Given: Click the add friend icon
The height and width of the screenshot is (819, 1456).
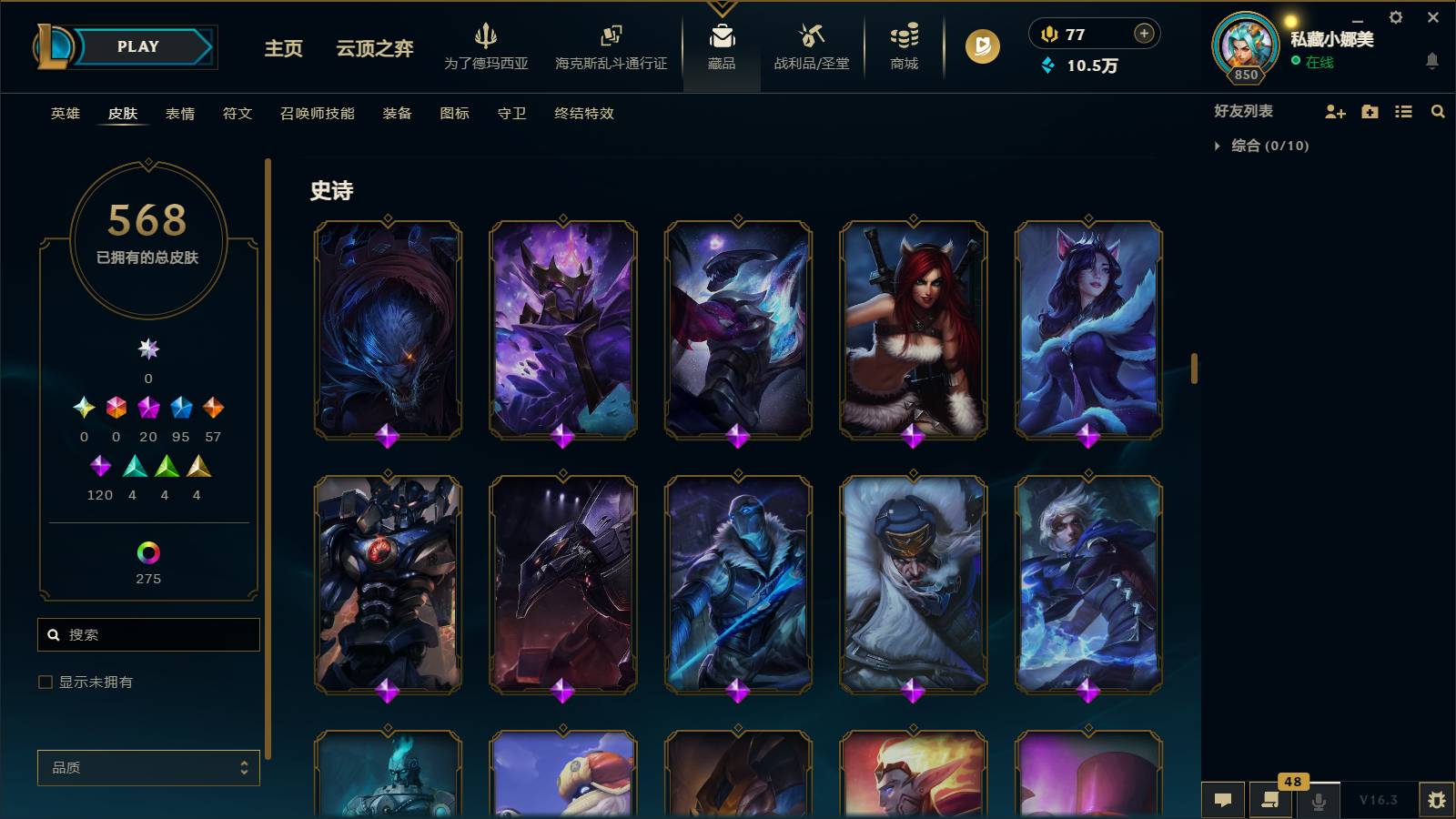Looking at the screenshot, I should click(1335, 112).
